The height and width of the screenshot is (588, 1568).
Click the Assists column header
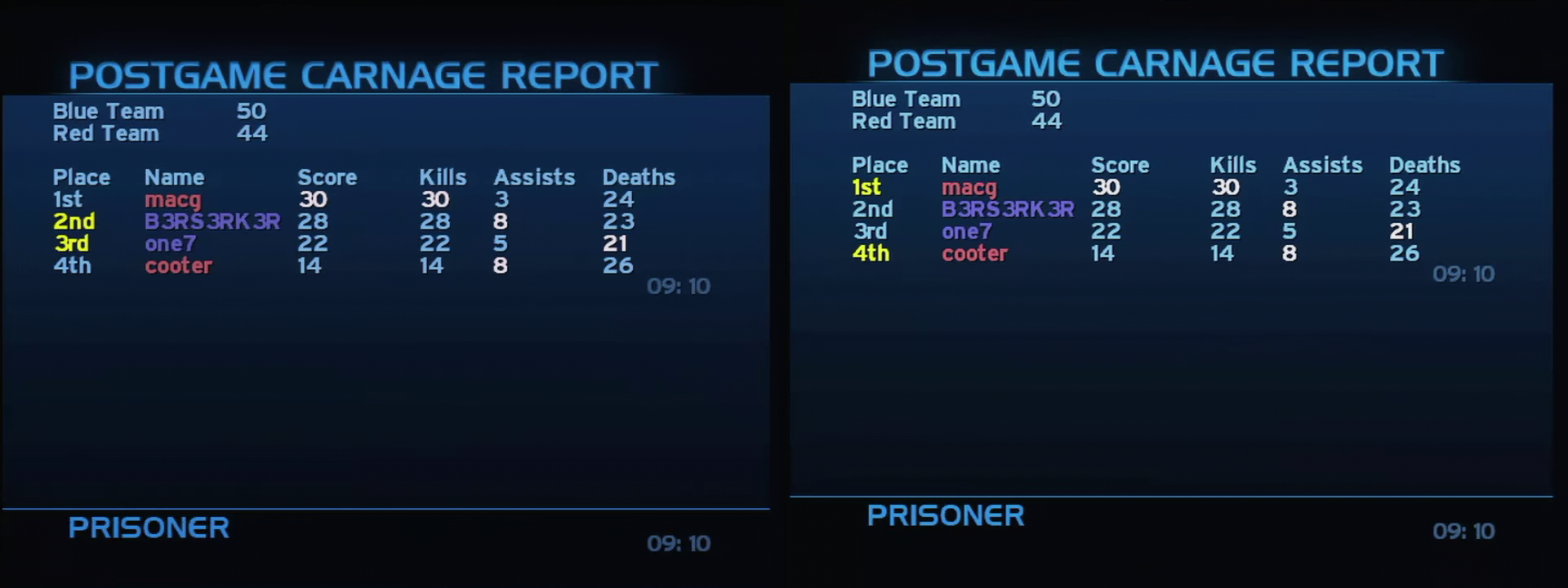pyautogui.click(x=534, y=176)
